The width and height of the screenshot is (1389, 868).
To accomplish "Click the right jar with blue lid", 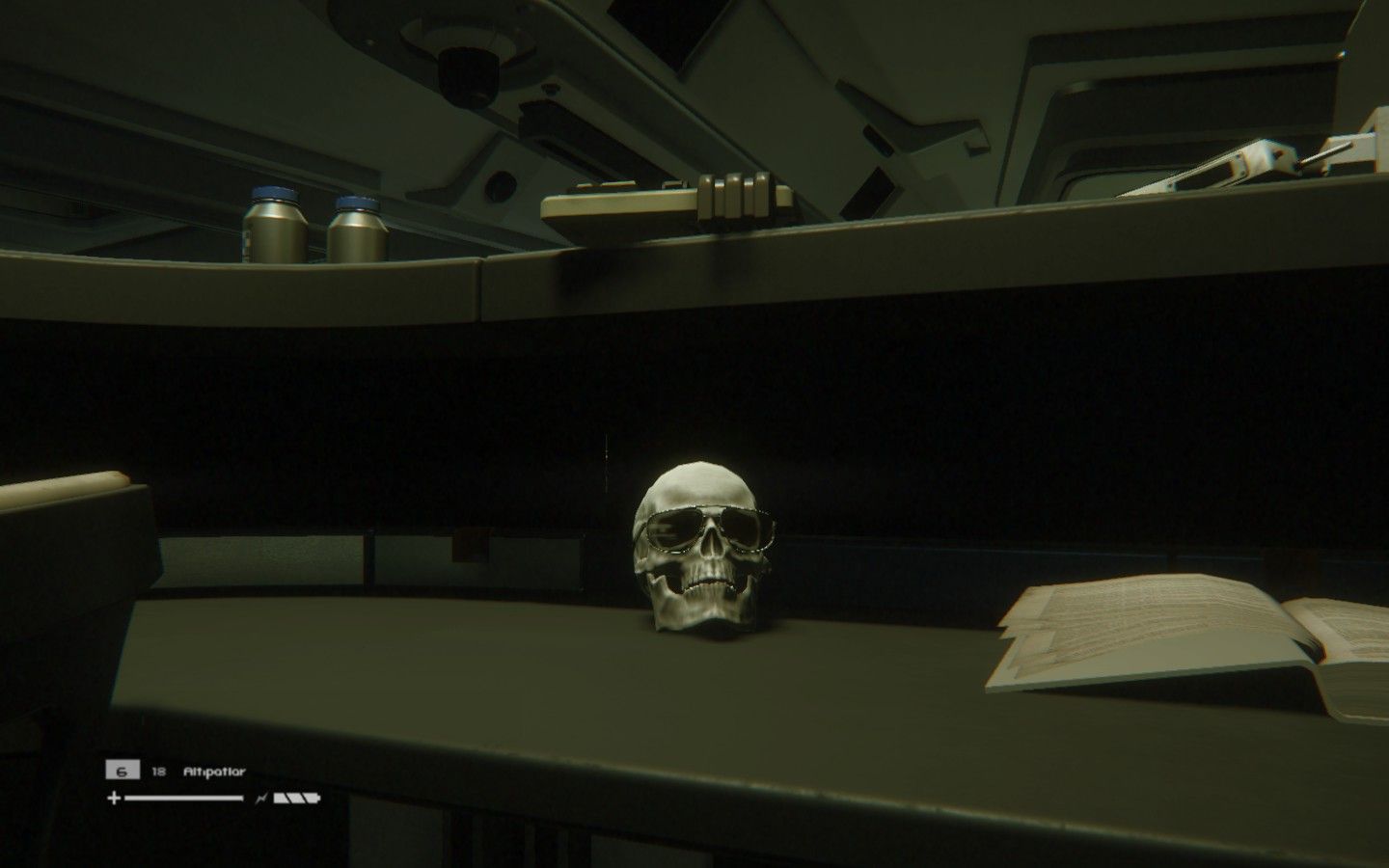I will (x=358, y=227).
